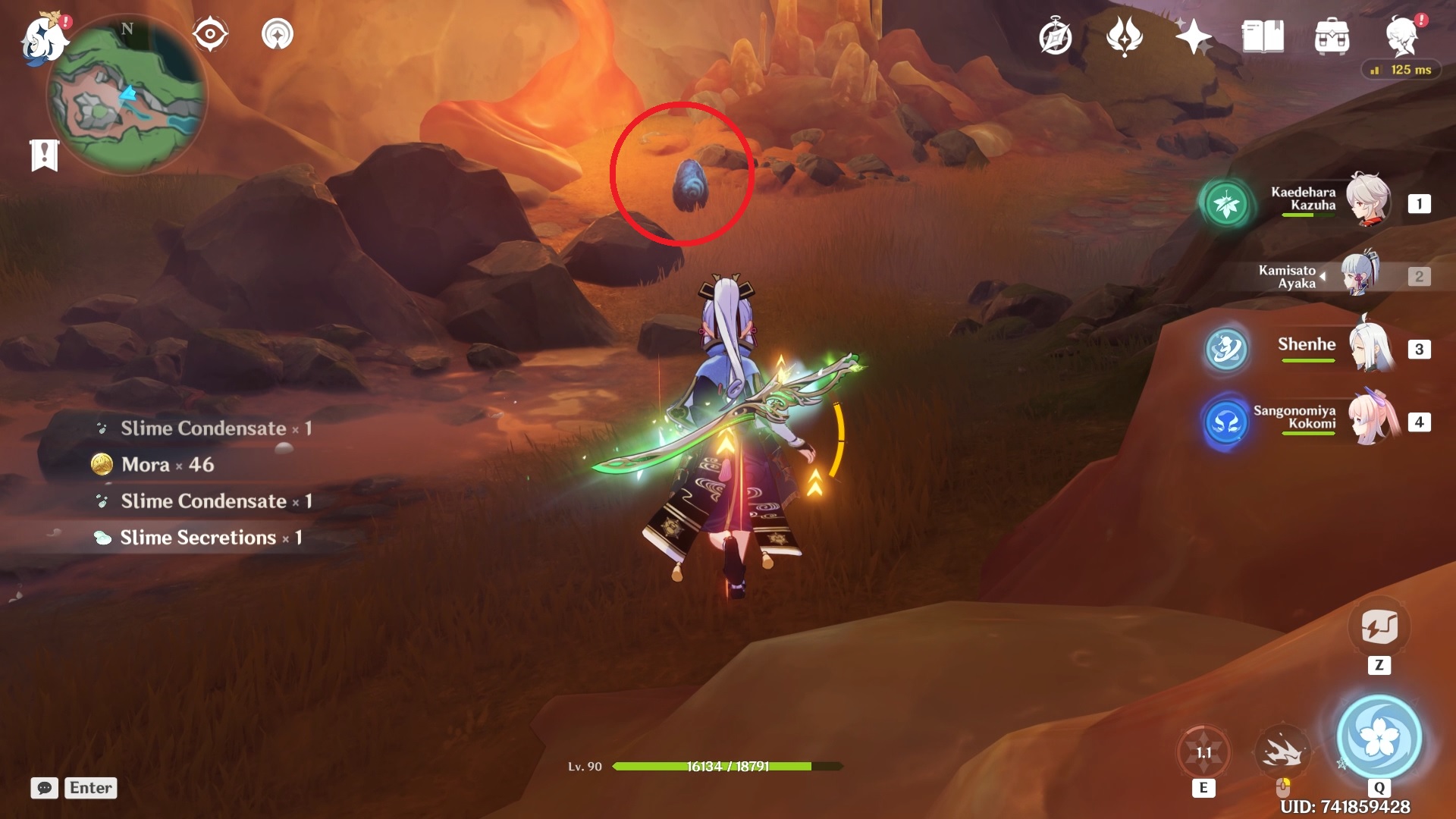Open the adventurer compass events icon
This screenshot has width=1456, height=819.
click(1055, 36)
